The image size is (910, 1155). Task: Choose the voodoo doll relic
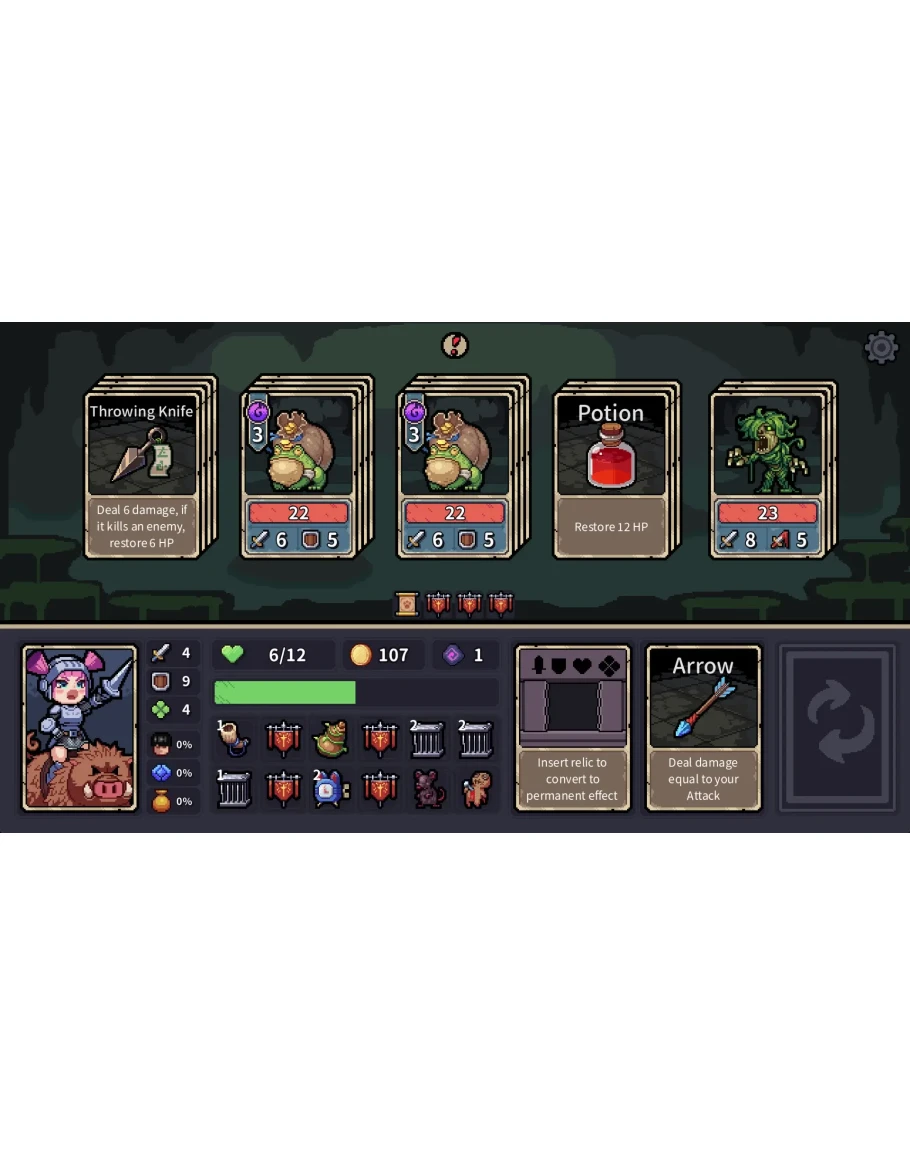[476, 790]
